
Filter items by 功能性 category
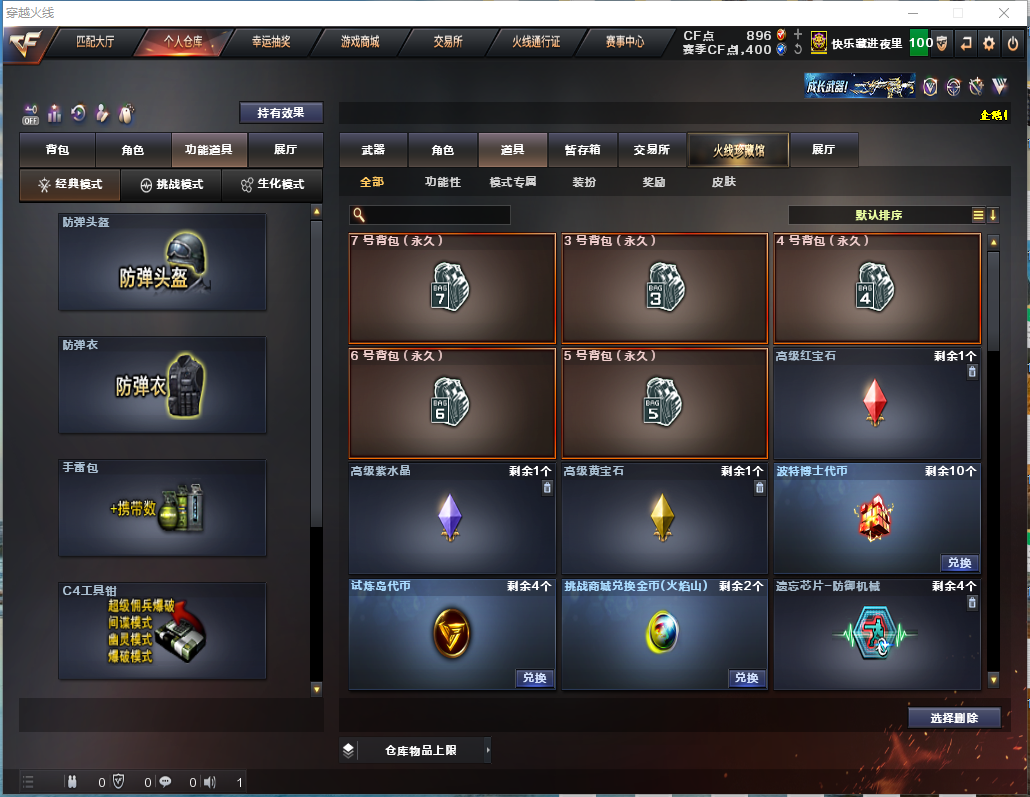pyautogui.click(x=442, y=182)
